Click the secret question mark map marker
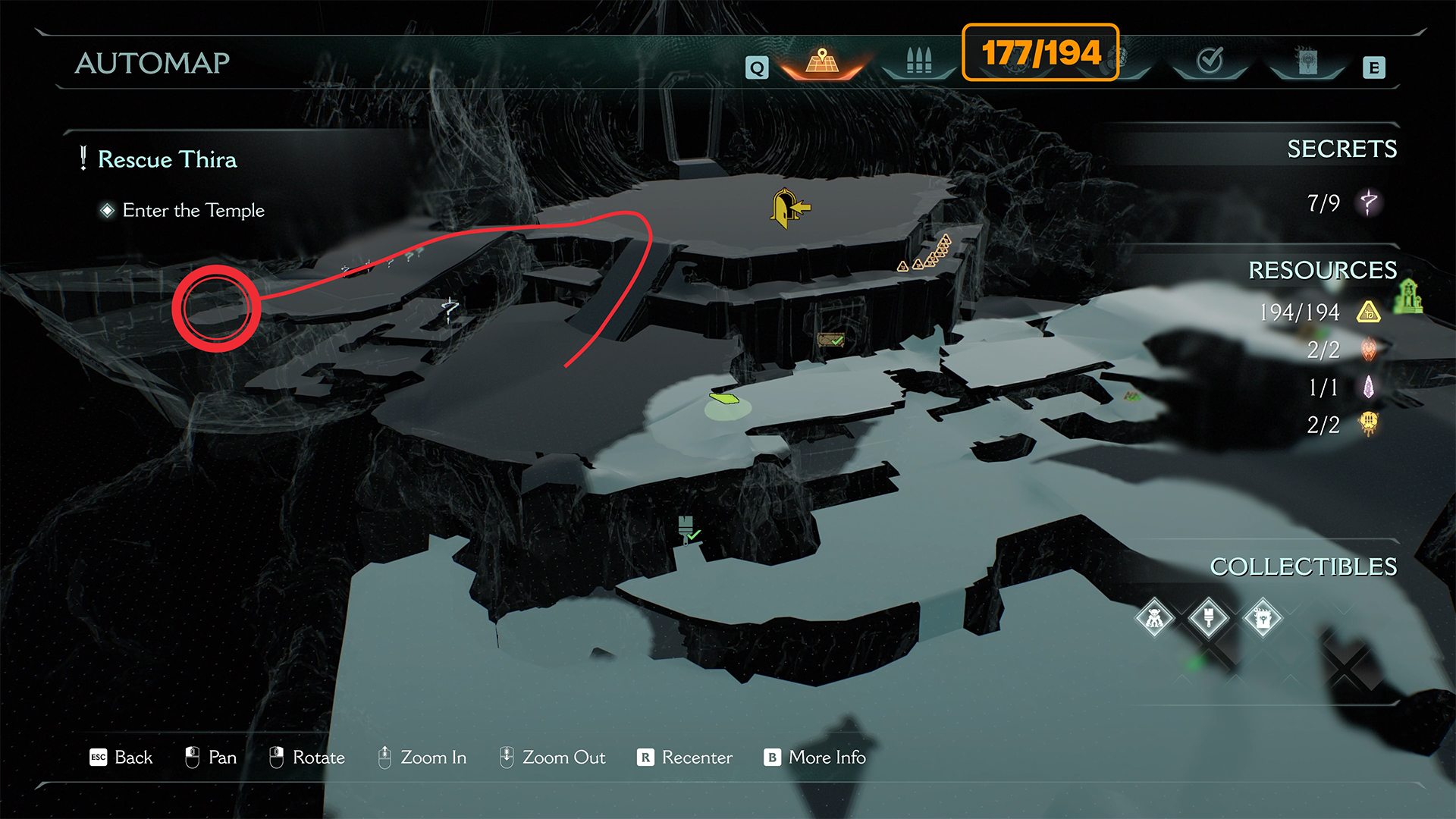Screen dimensions: 1456x819 tap(450, 309)
